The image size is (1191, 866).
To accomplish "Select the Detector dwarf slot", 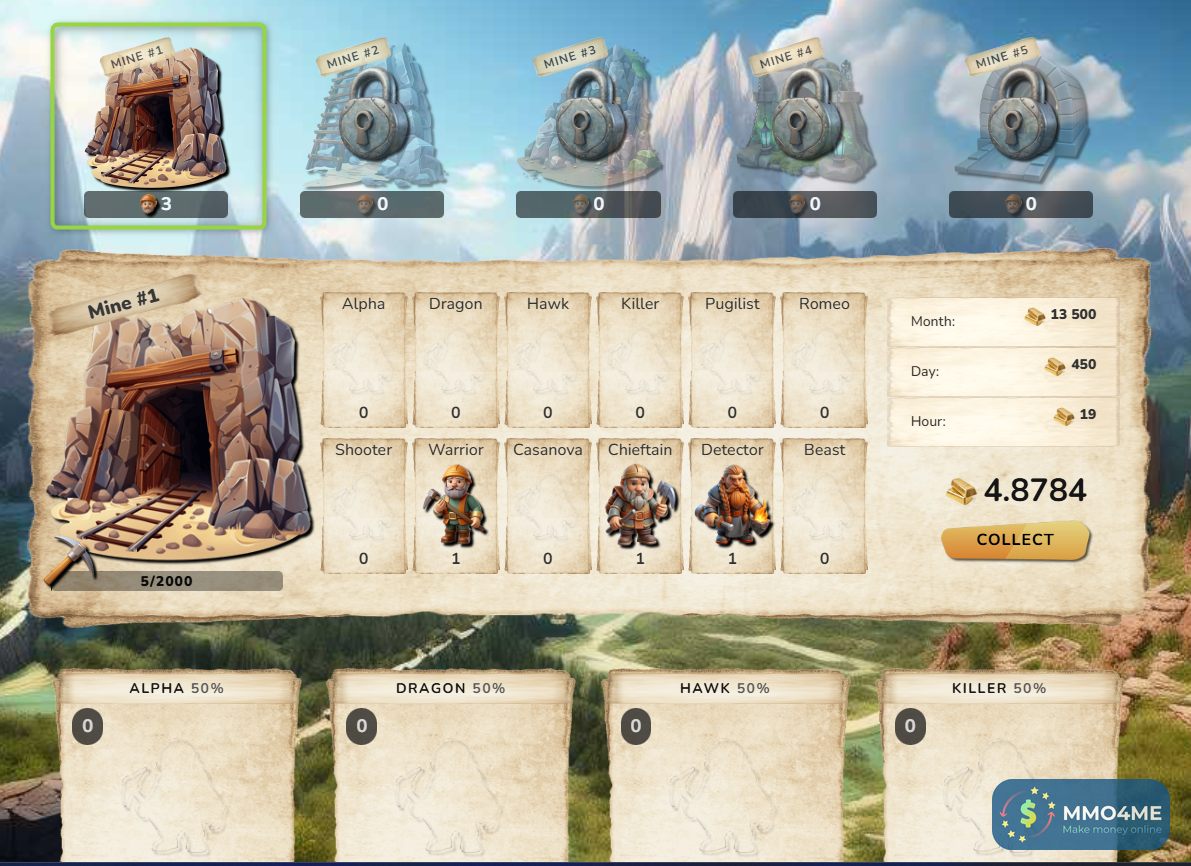I will [x=732, y=506].
